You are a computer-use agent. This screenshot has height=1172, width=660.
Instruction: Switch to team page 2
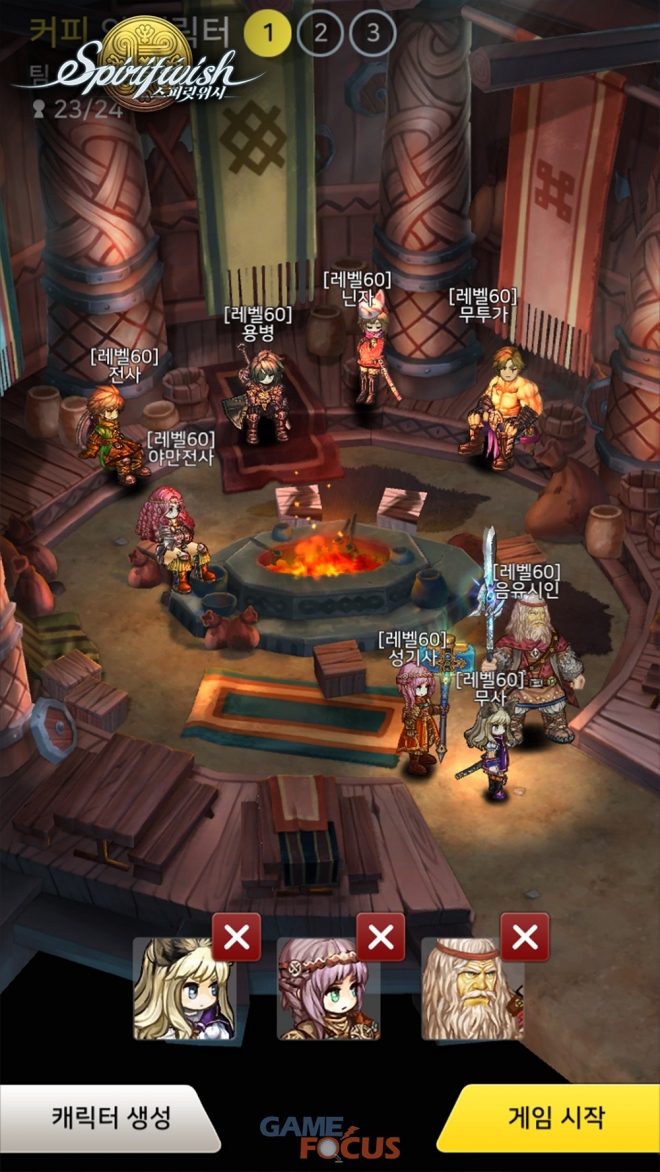(320, 33)
